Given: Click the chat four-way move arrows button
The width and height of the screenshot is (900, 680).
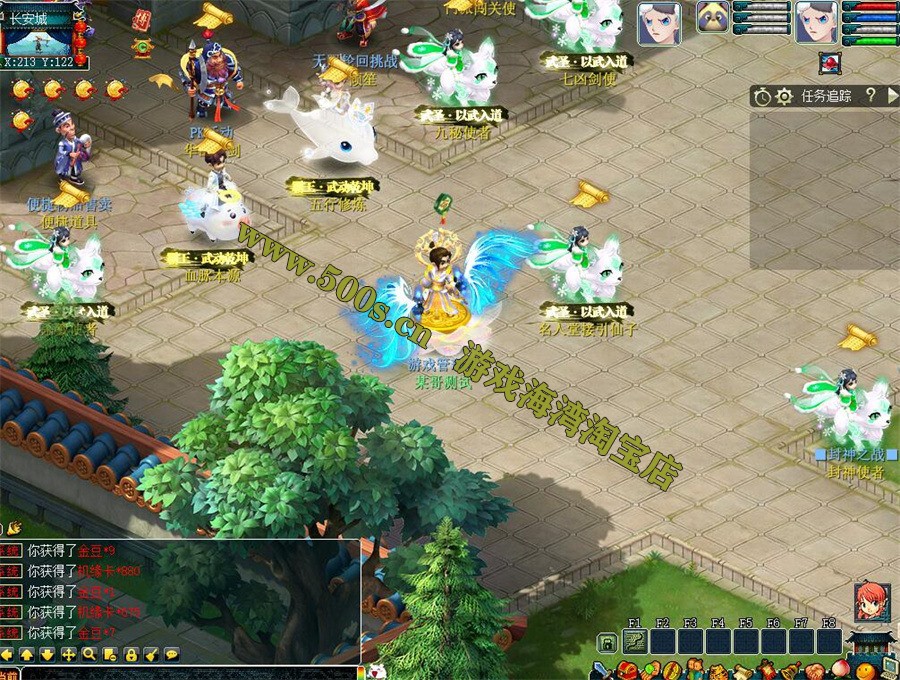Looking at the screenshot, I should coord(68,654).
